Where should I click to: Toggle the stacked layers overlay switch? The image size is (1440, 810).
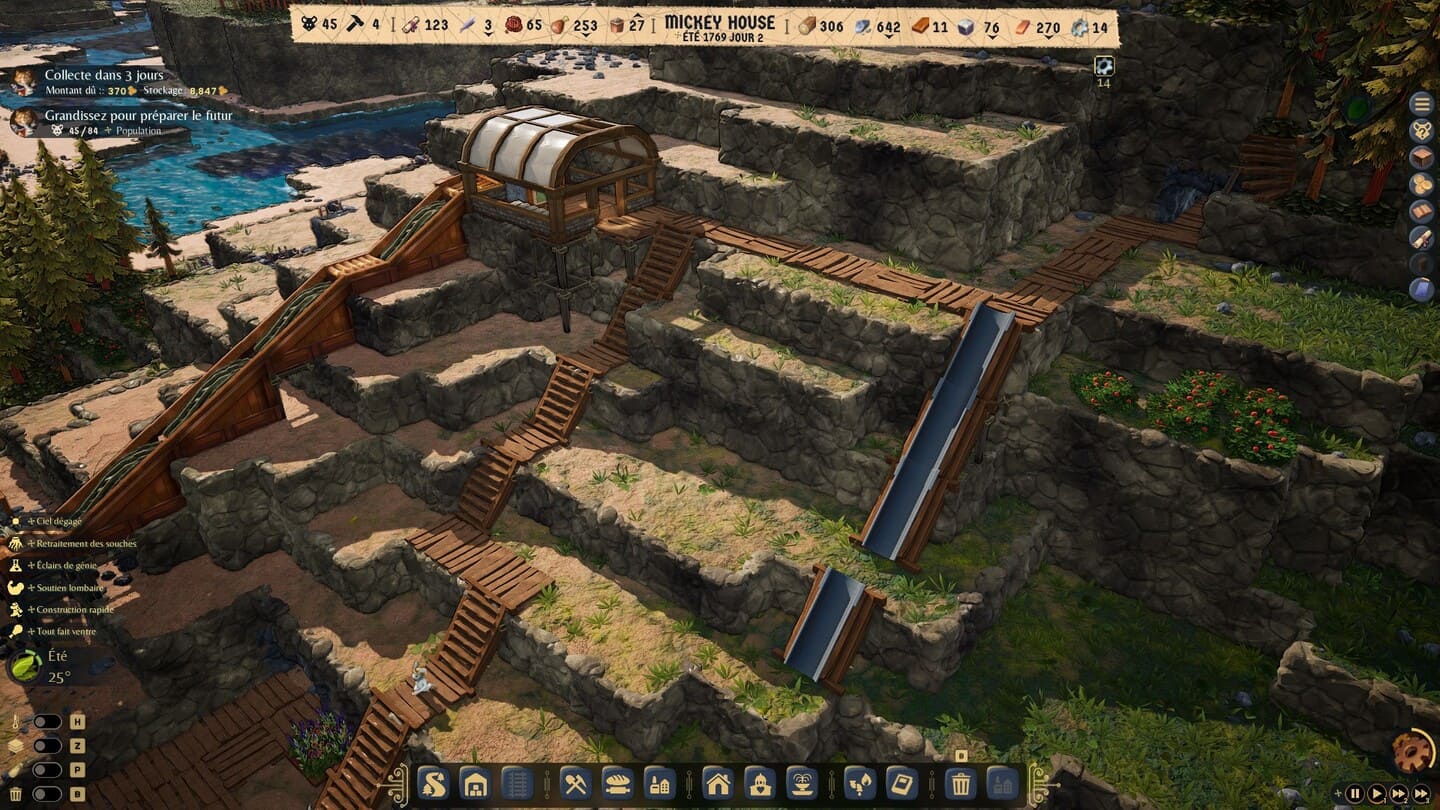(46, 746)
